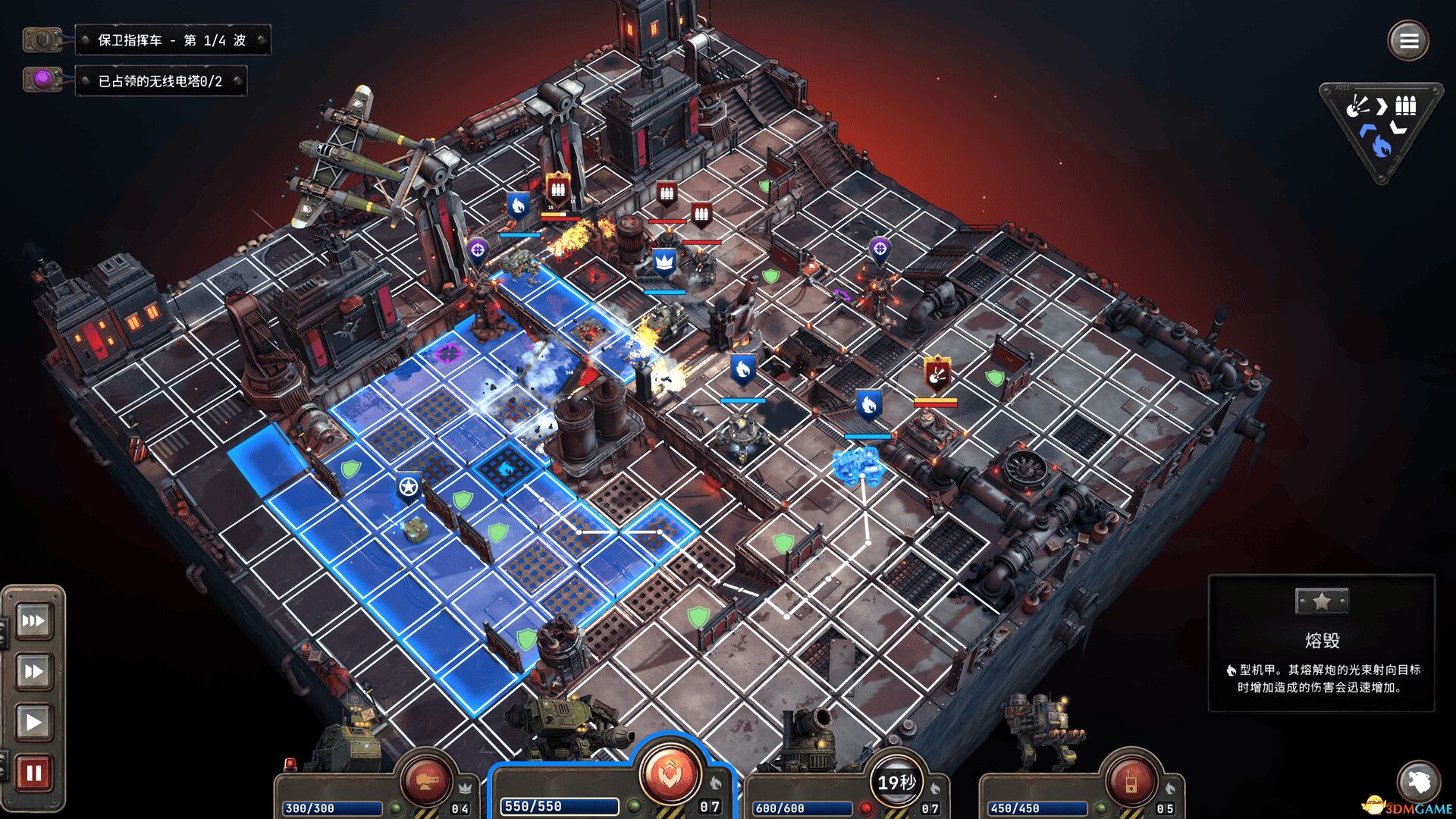Viewport: 1456px width, 819px height.
Task: Pause the battle with red pause button
Action: [x=33, y=773]
